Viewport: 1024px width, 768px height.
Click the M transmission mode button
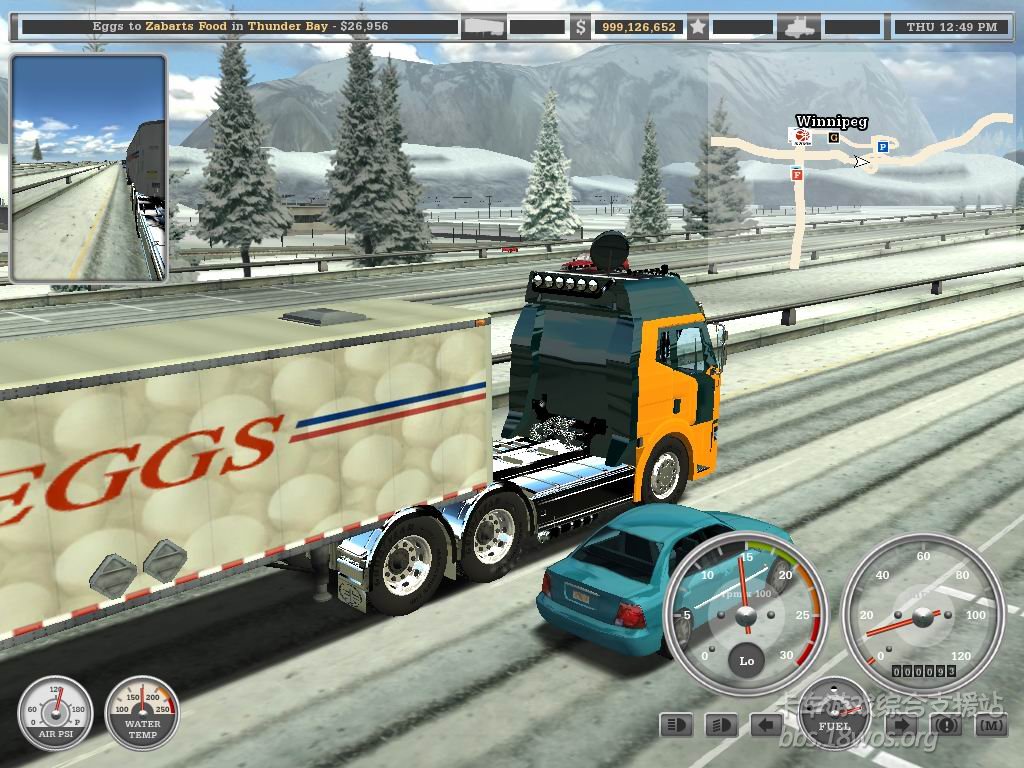click(x=991, y=724)
